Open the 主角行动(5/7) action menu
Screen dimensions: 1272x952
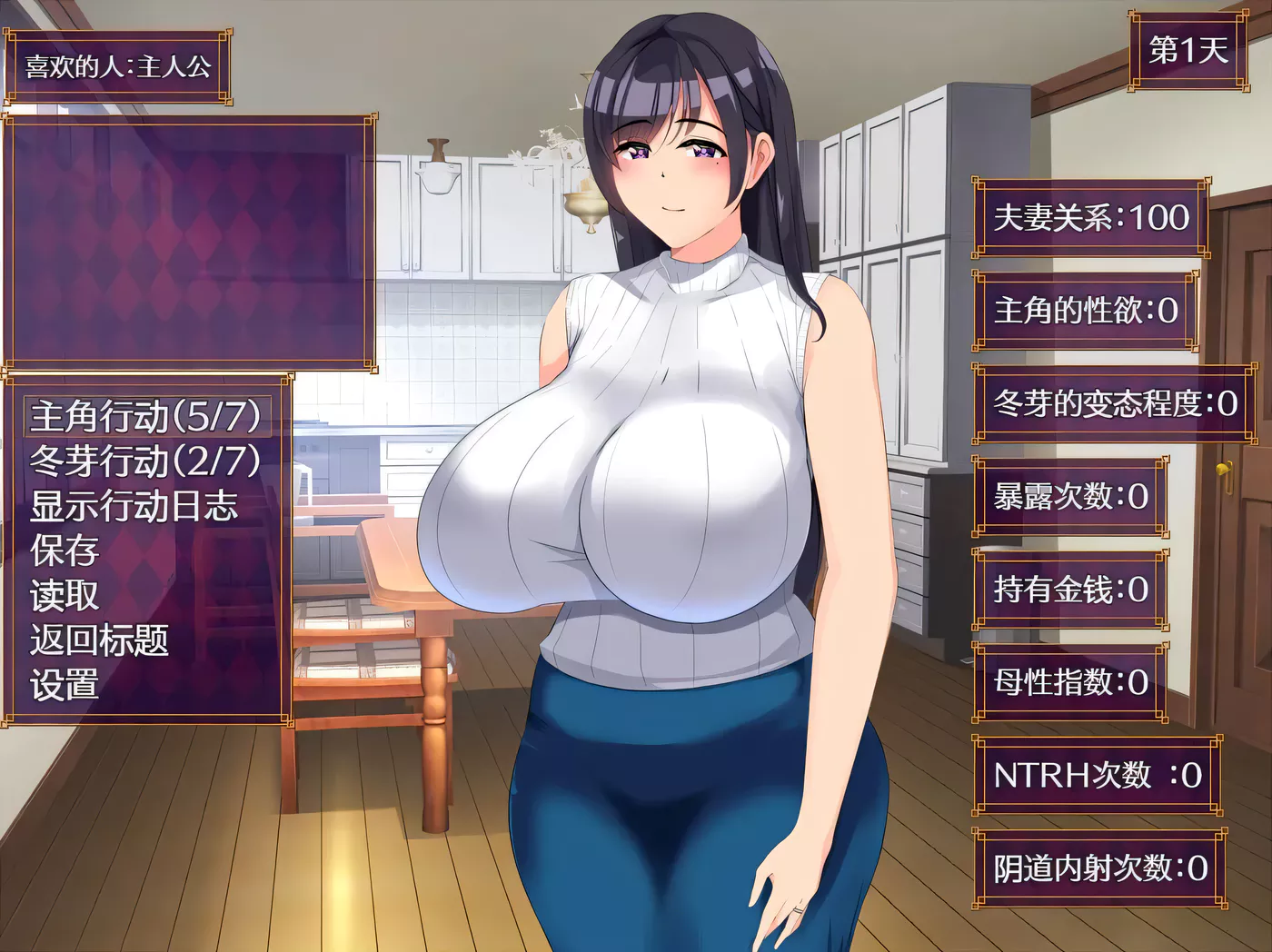[145, 417]
